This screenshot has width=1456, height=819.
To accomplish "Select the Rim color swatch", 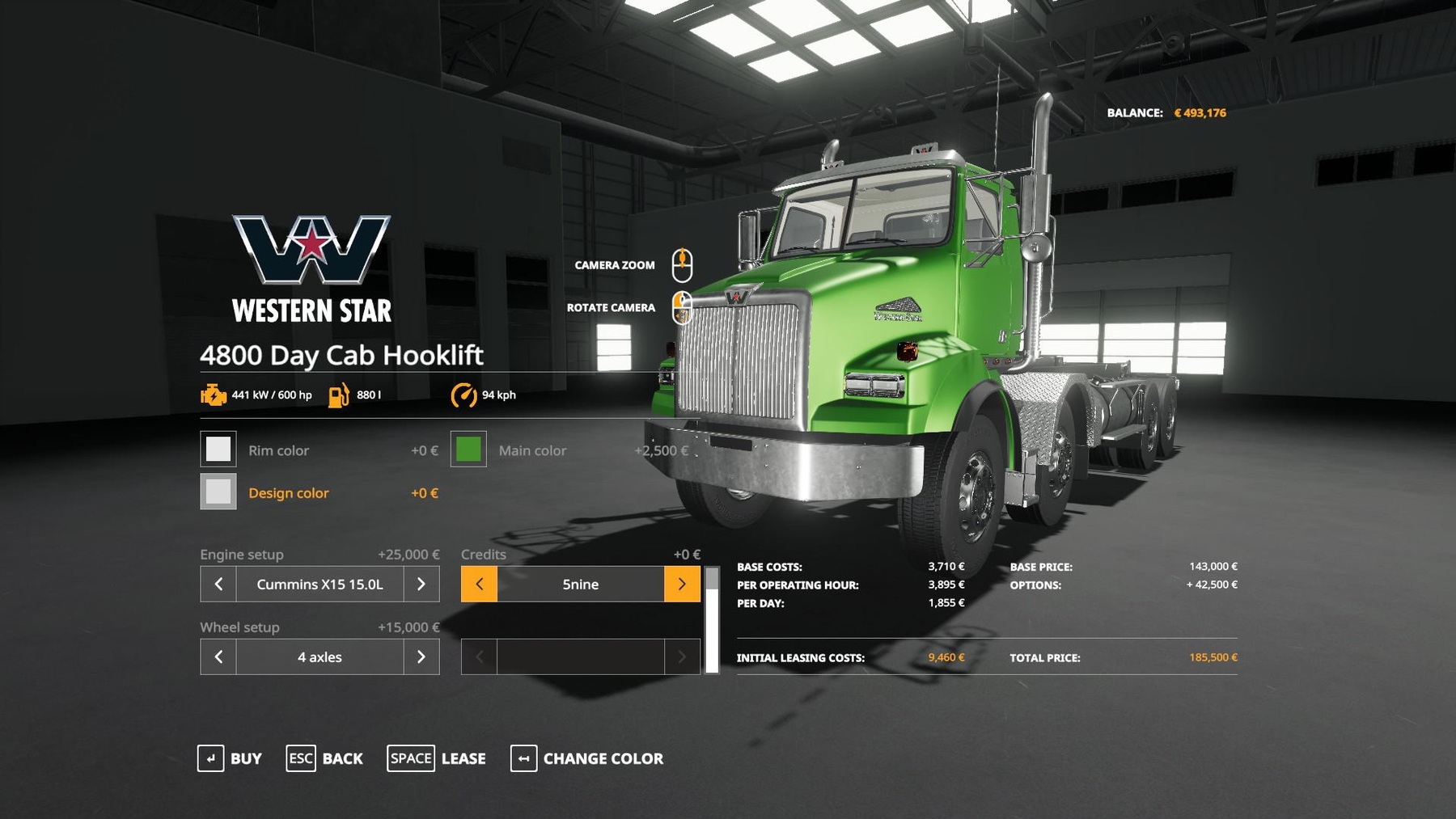I will 218,450.
